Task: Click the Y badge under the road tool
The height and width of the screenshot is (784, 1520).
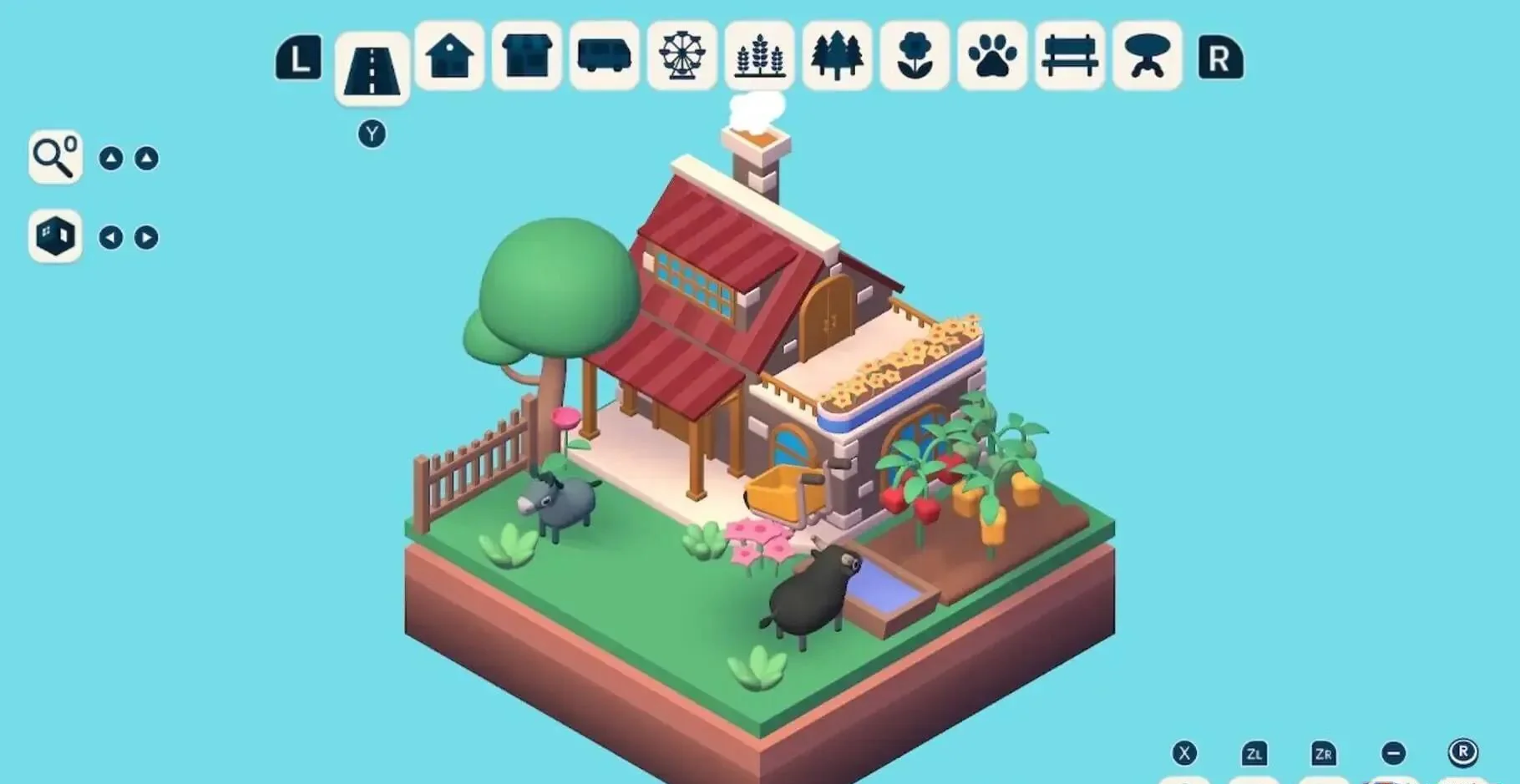Action: coord(372,132)
